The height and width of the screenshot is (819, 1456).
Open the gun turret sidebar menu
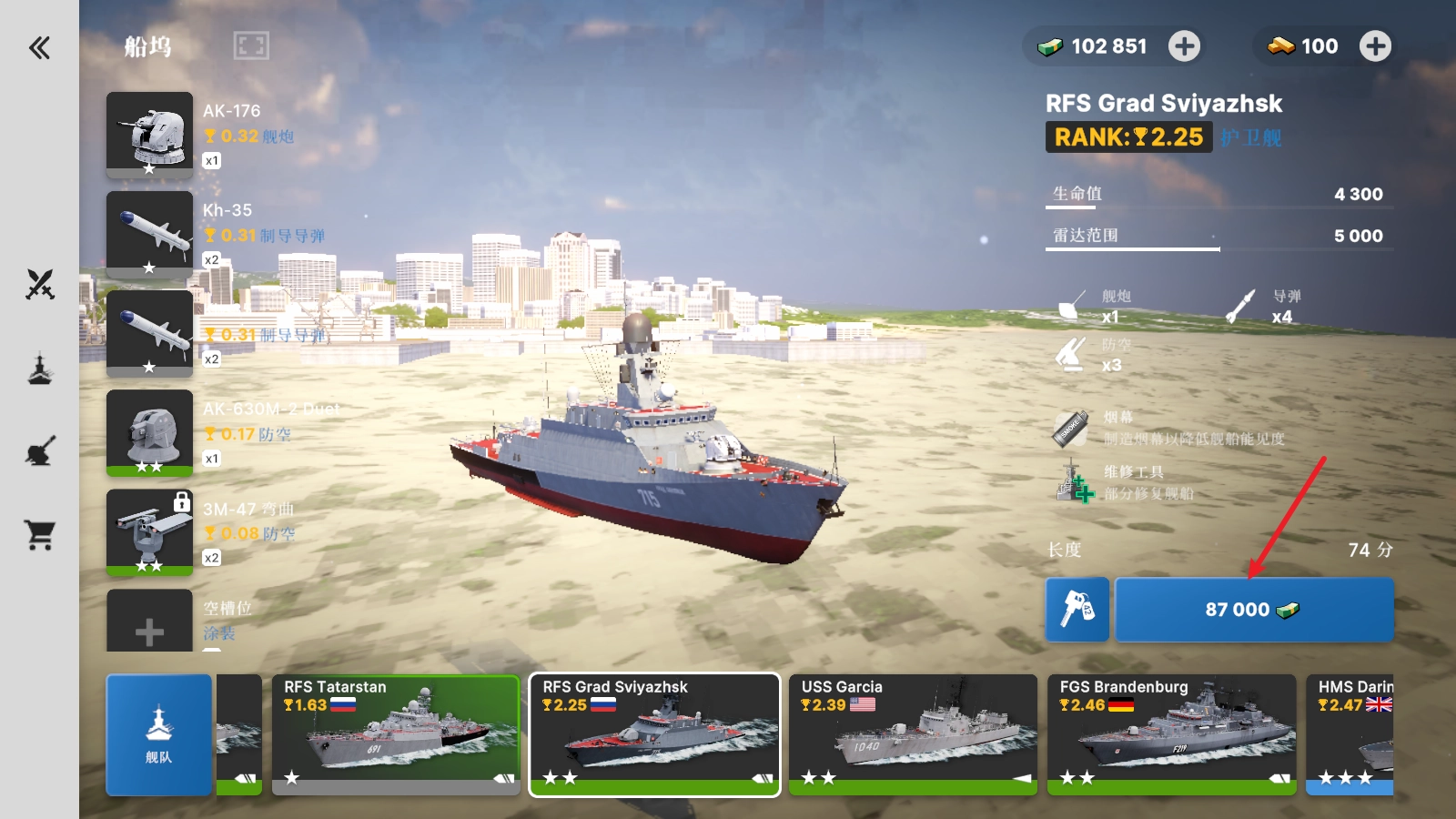(40, 451)
